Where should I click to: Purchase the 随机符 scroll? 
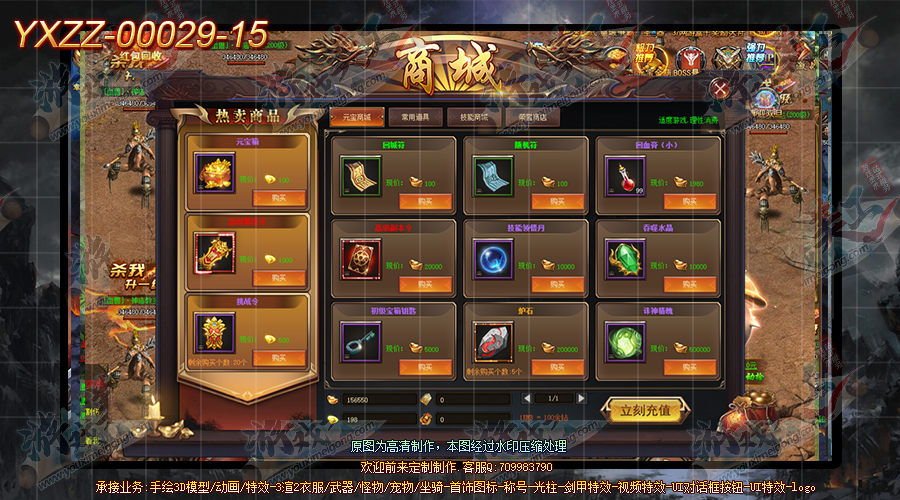tap(556, 201)
